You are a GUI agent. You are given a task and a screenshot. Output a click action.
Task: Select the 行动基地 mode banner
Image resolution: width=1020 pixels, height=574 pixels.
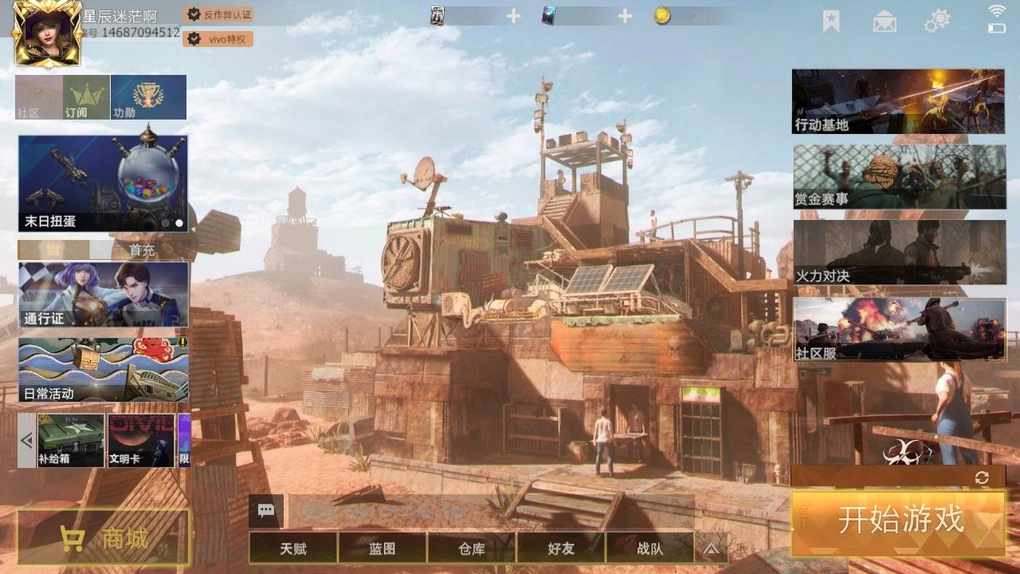pyautogui.click(x=898, y=101)
